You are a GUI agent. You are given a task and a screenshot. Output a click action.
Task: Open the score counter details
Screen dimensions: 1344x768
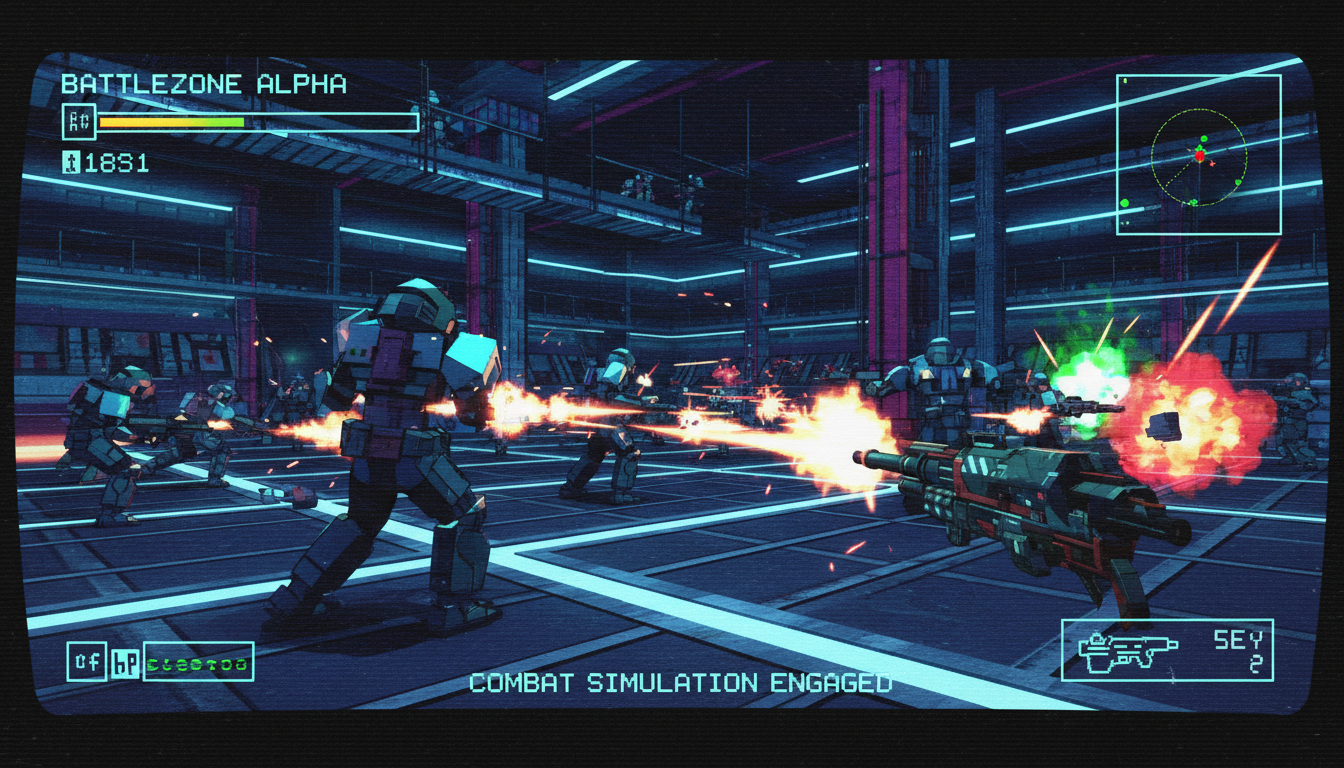(x=115, y=162)
